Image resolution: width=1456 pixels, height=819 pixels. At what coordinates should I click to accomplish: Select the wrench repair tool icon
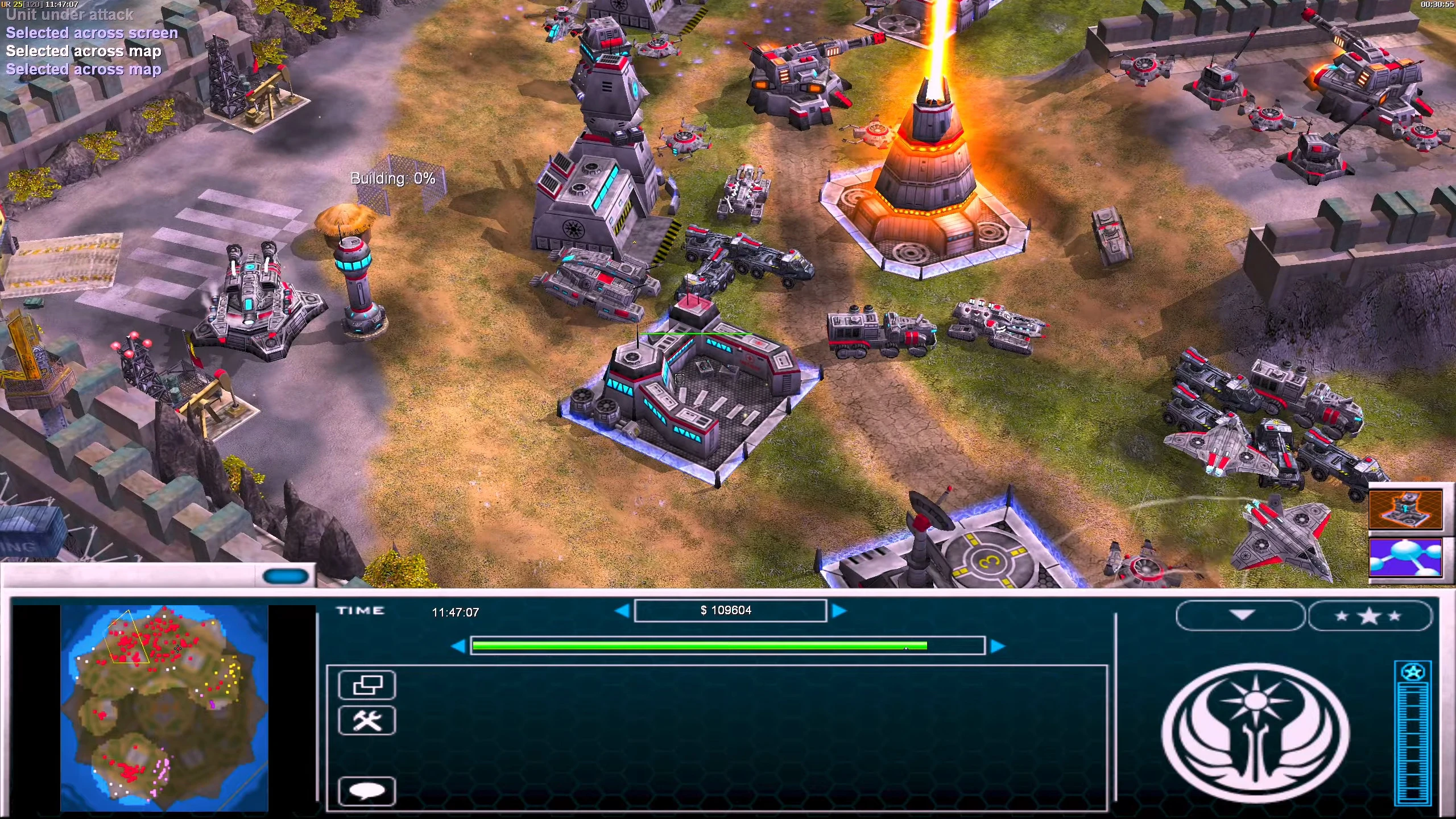coord(367,720)
